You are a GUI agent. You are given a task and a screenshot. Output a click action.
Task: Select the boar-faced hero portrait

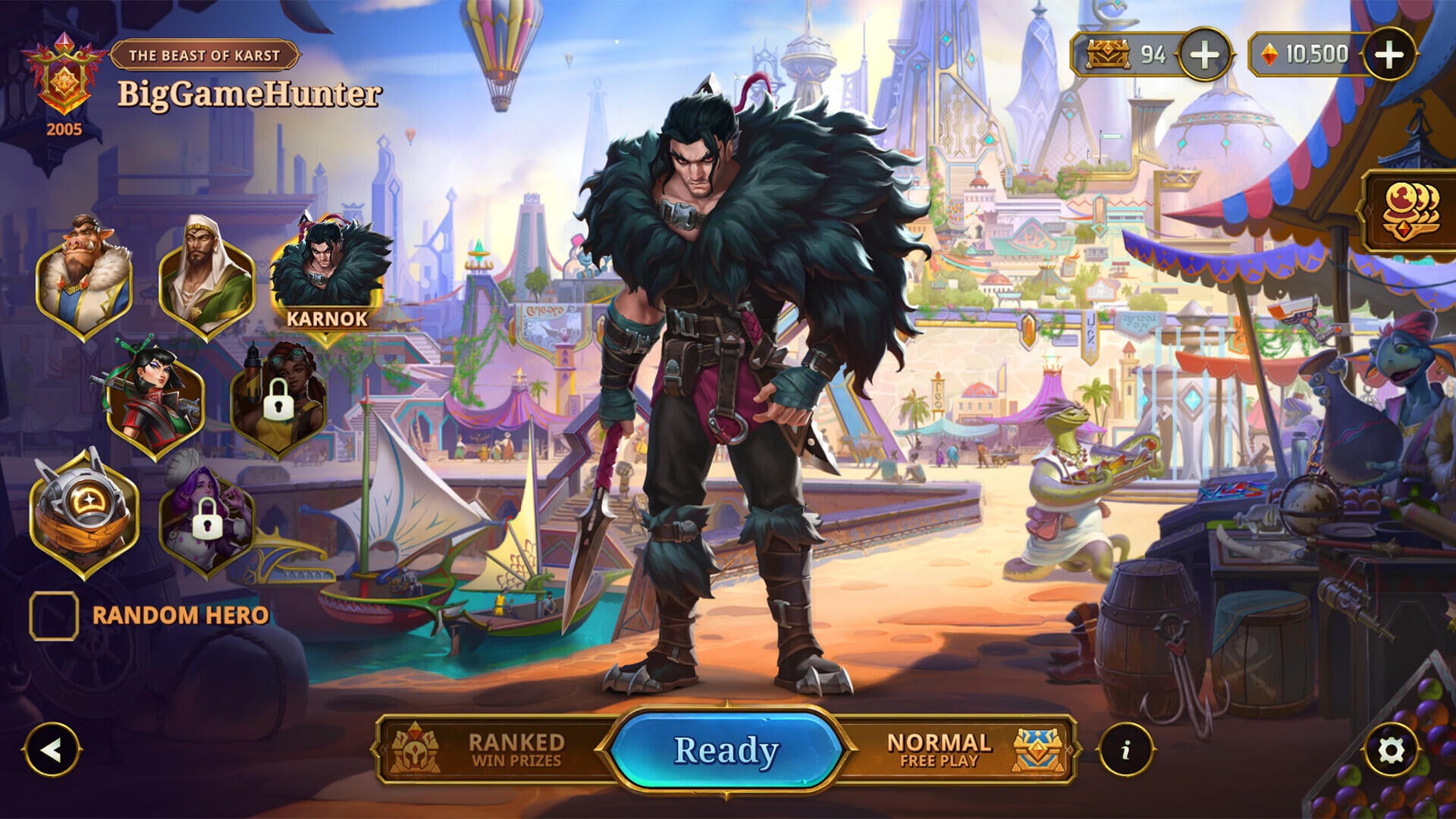pyautogui.click(x=83, y=279)
